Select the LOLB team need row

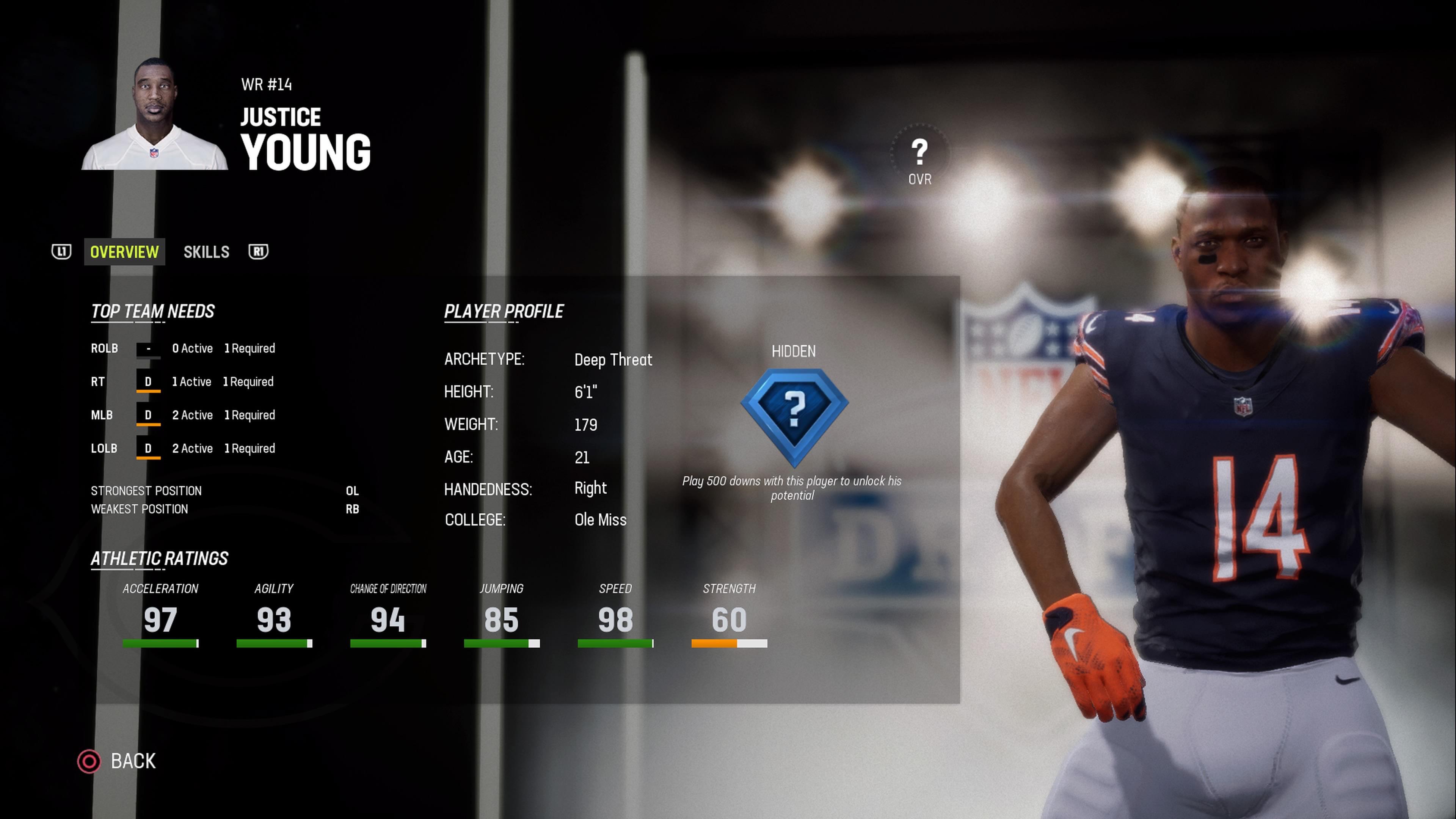coord(183,449)
